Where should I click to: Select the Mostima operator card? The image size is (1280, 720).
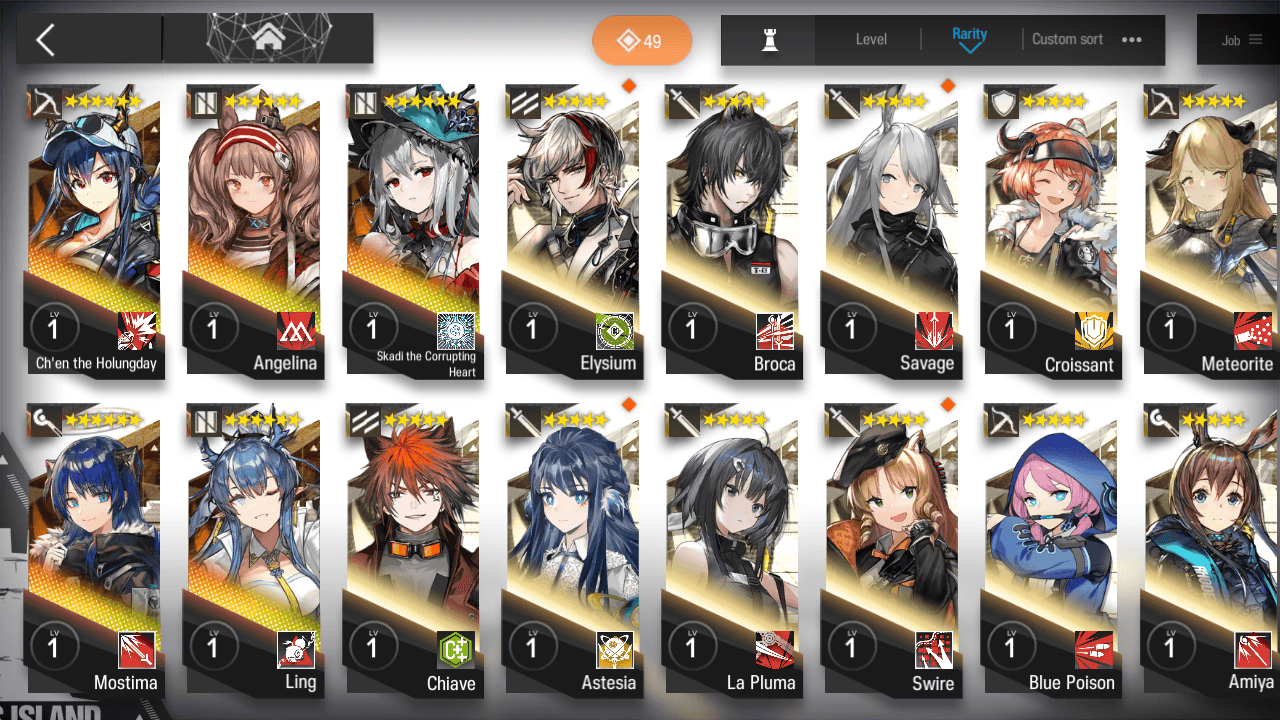click(95, 550)
